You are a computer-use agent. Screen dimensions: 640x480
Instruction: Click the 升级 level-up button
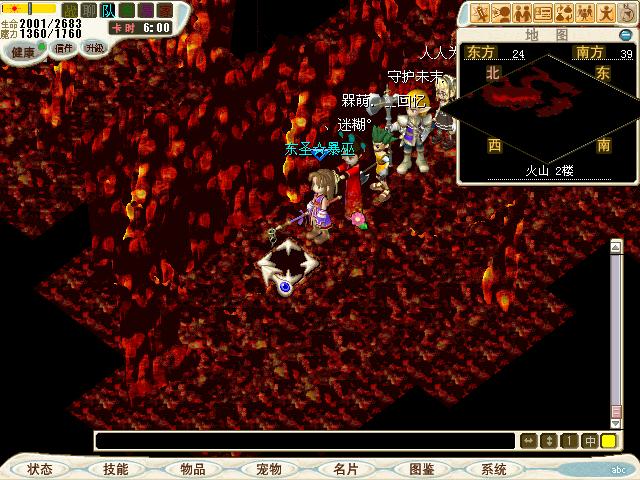click(94, 47)
